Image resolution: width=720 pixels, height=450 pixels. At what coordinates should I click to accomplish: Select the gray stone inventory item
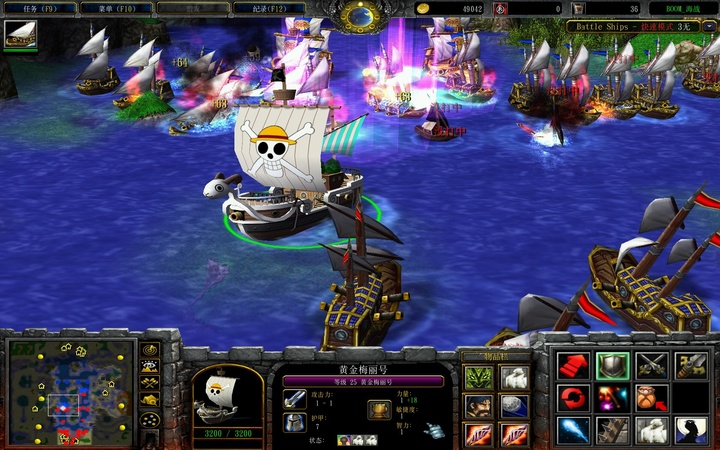tap(514, 407)
